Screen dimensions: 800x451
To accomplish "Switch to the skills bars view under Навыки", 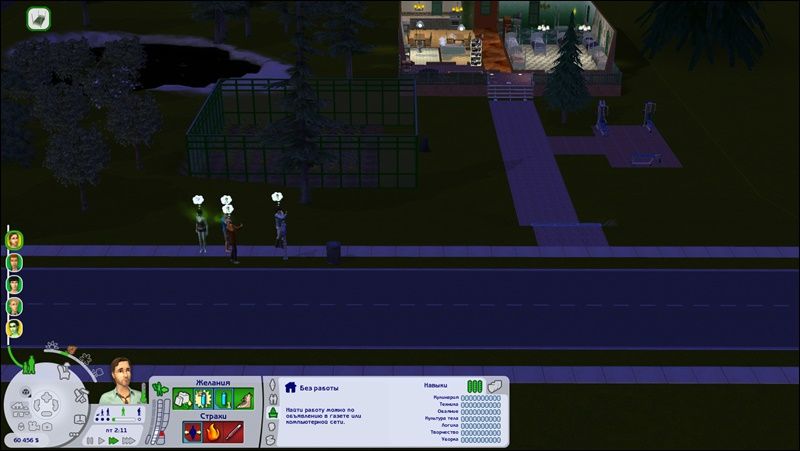I will pyautogui.click(x=474, y=386).
